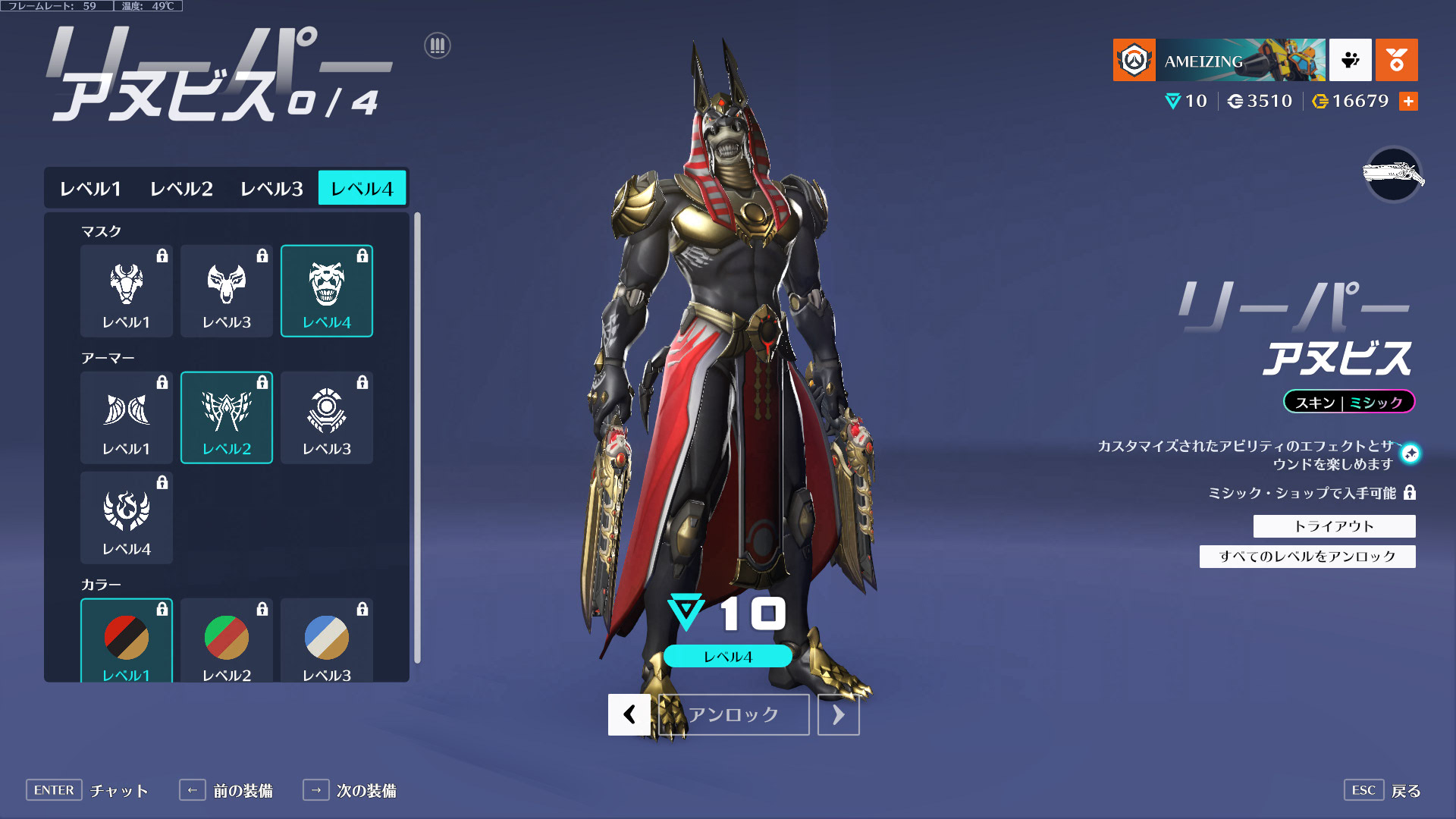This screenshot has width=1456, height=819.
Task: Pick the blue and white color scheme
Action: [327, 640]
